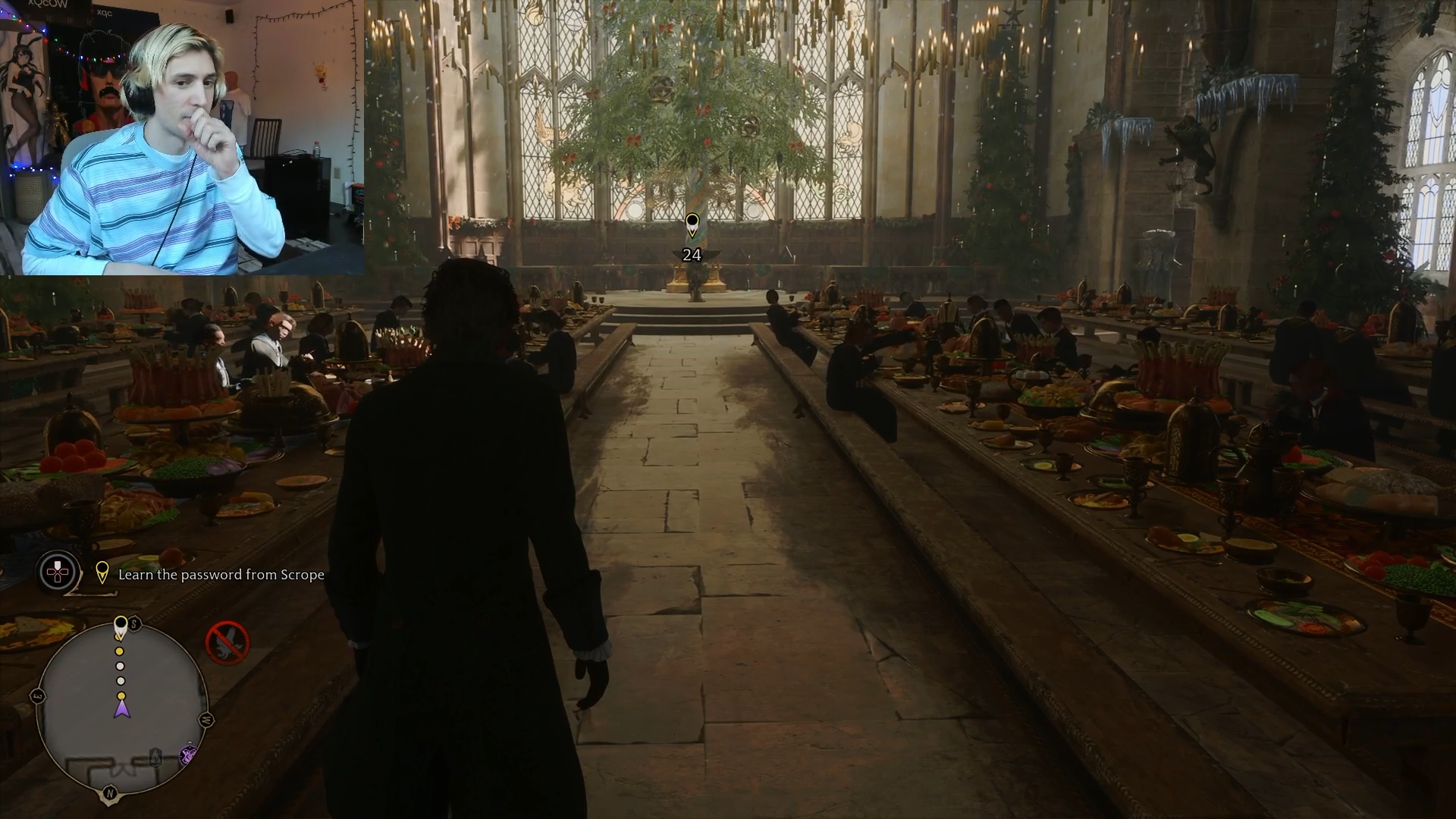Click the E compass letter on the minimap edge
This screenshot has height=819, width=1456.
[x=39, y=695]
